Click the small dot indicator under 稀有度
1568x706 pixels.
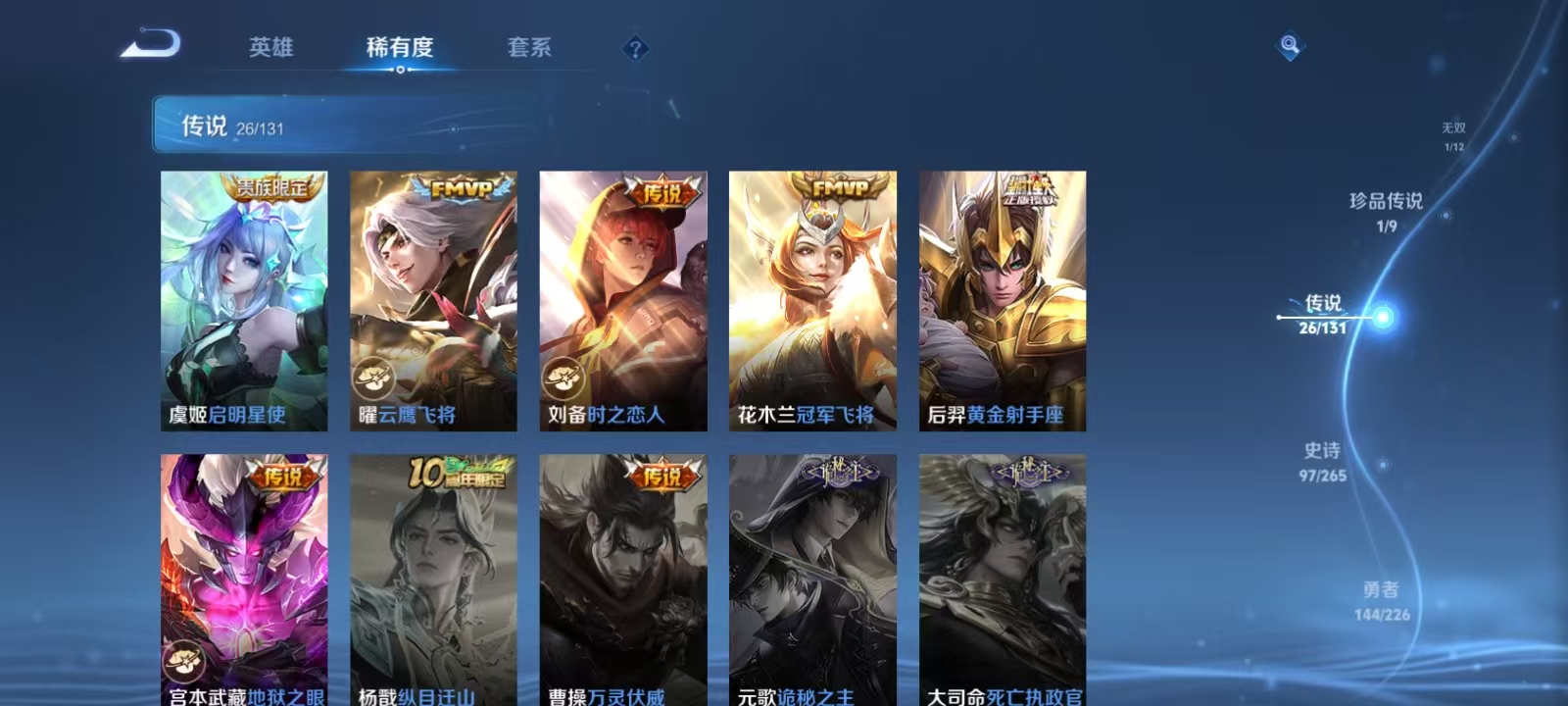(401, 72)
